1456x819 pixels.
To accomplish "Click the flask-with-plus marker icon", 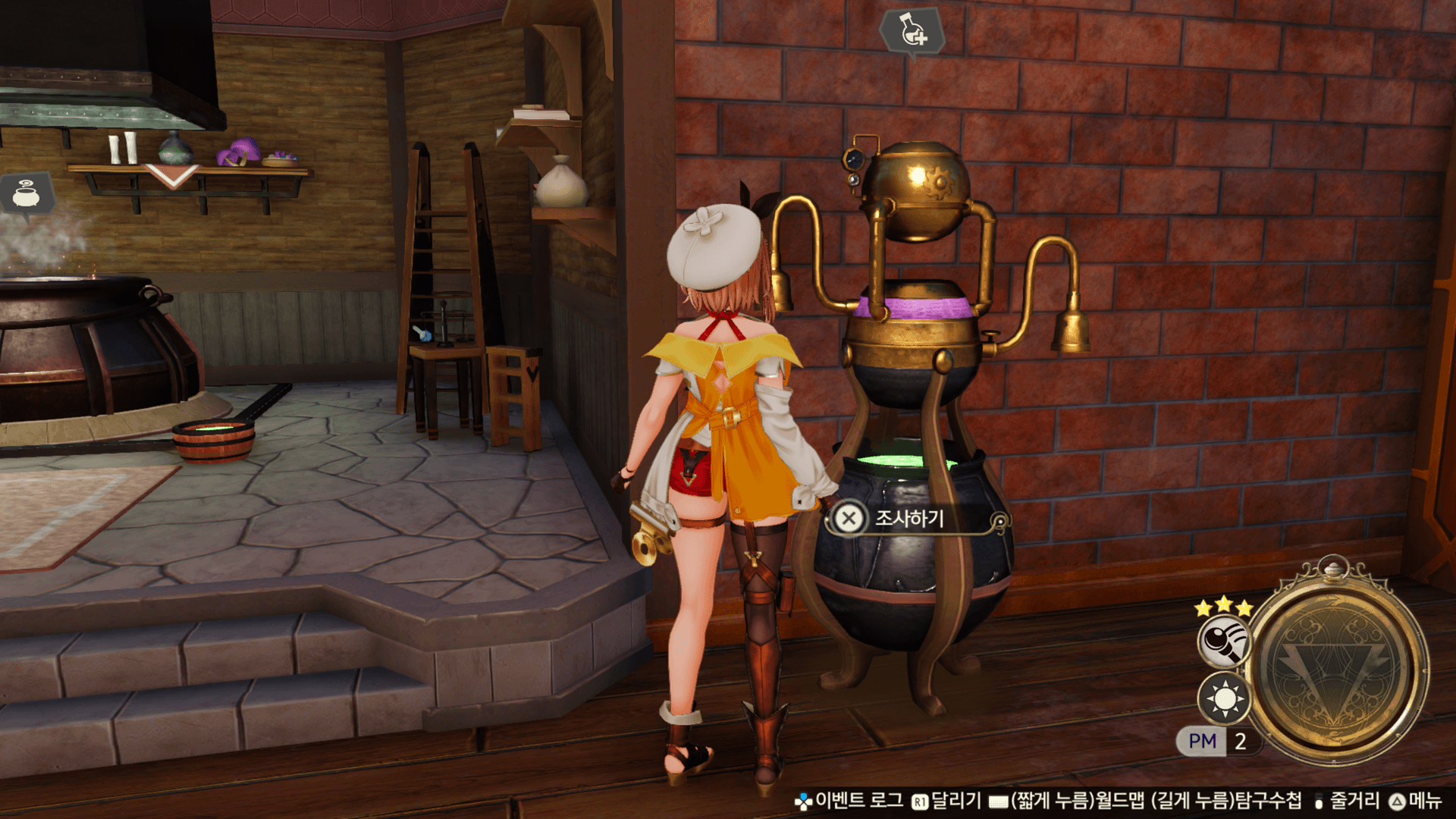I will (x=912, y=30).
